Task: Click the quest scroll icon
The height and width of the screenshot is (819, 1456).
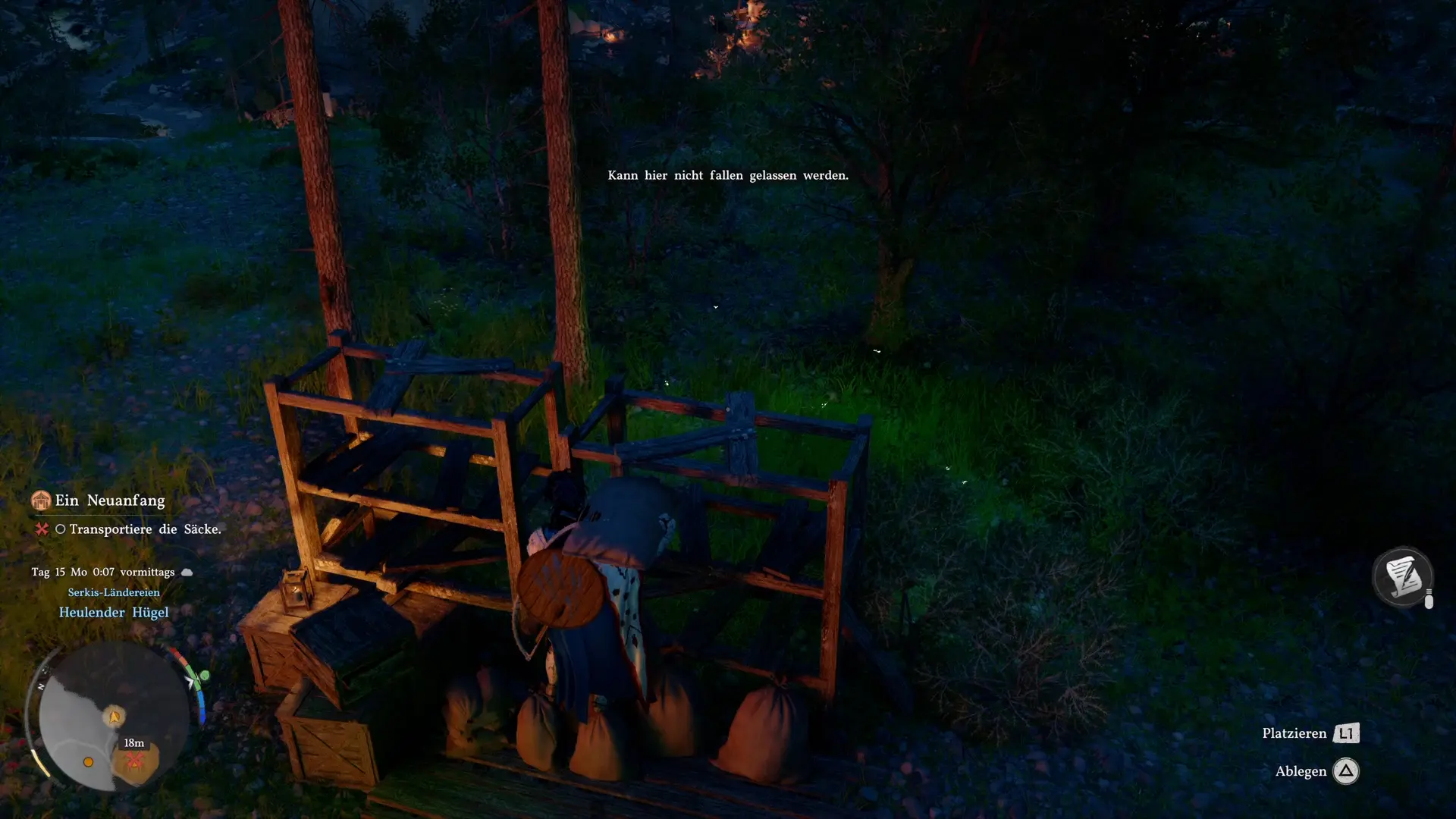Action: (x=1402, y=577)
